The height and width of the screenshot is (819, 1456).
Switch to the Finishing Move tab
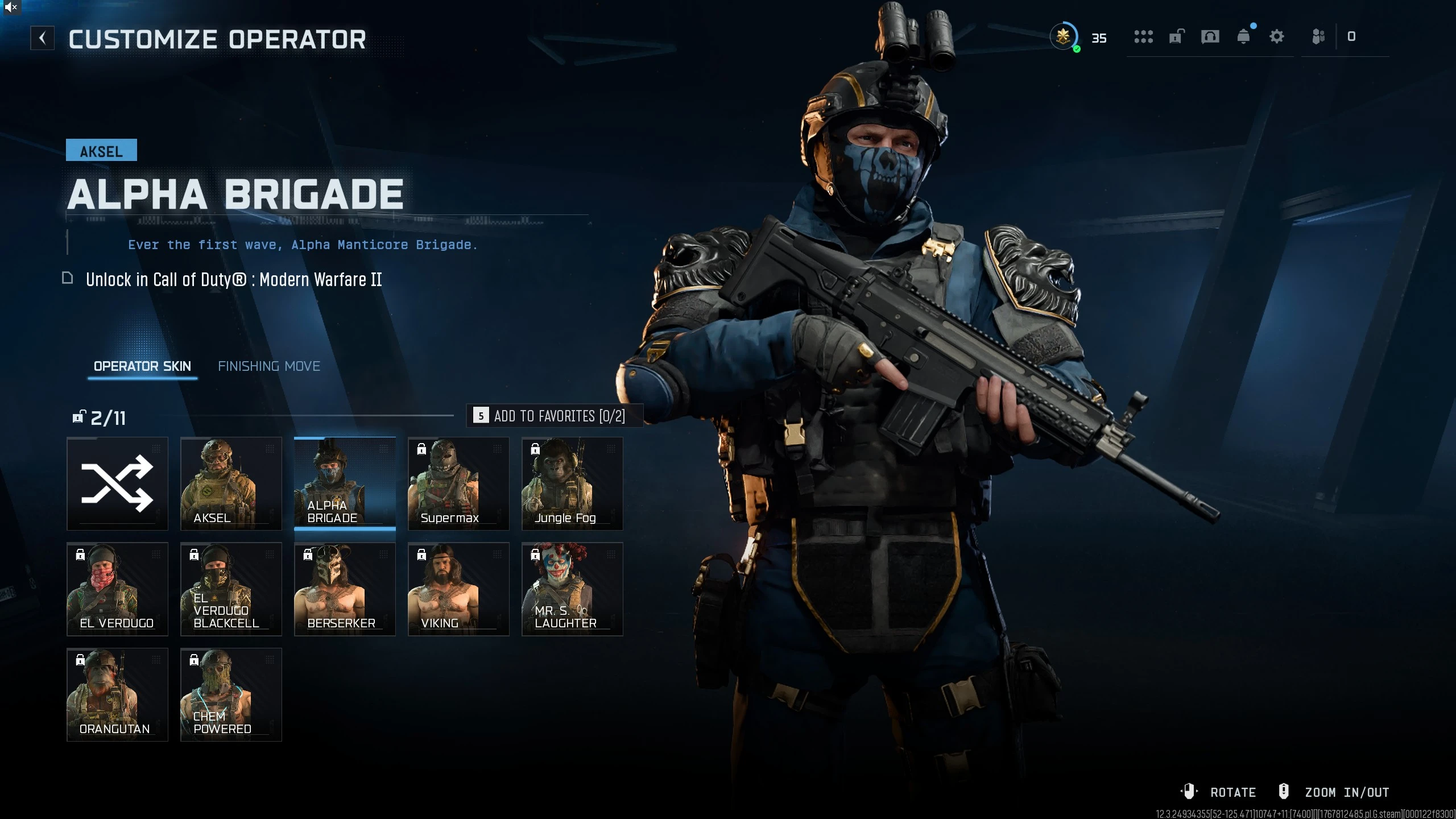270,366
